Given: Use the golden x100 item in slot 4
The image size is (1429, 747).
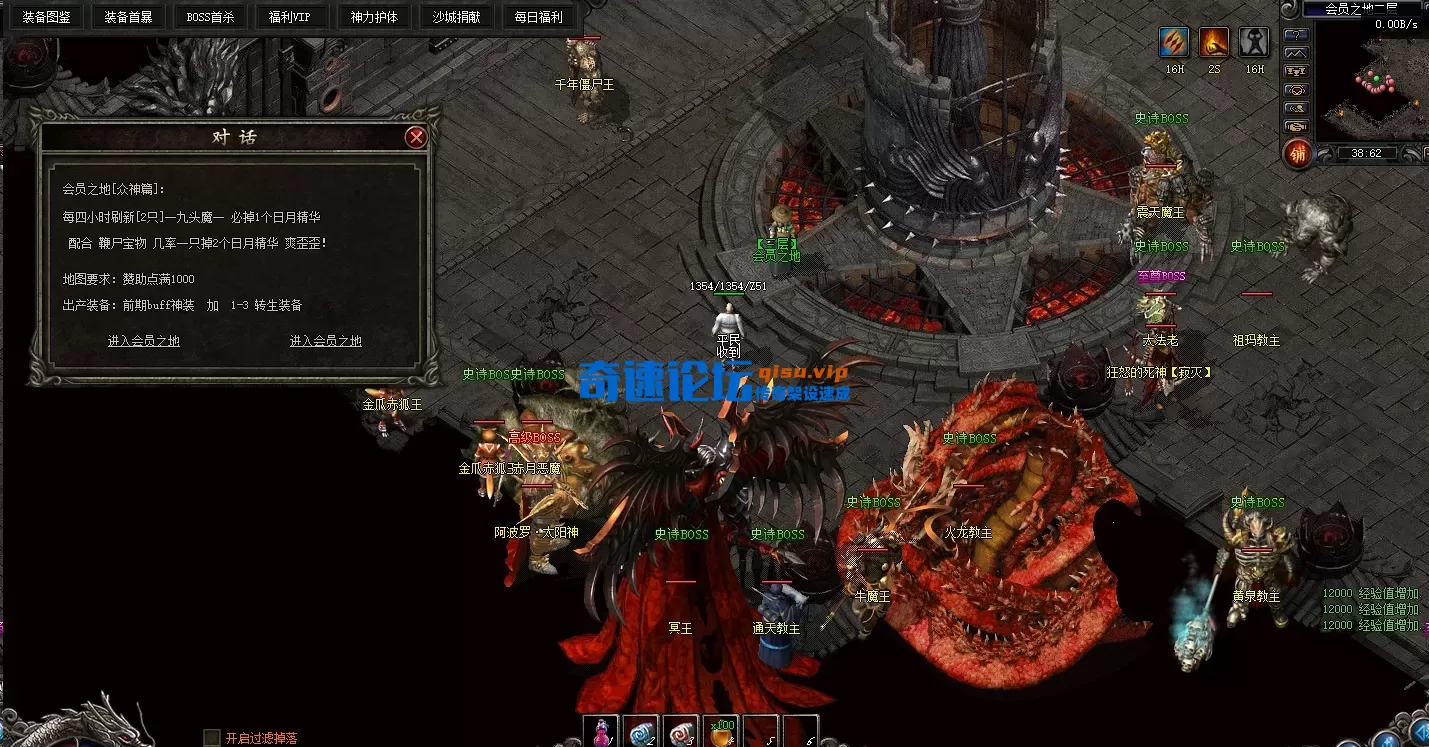Looking at the screenshot, I should (x=721, y=732).
